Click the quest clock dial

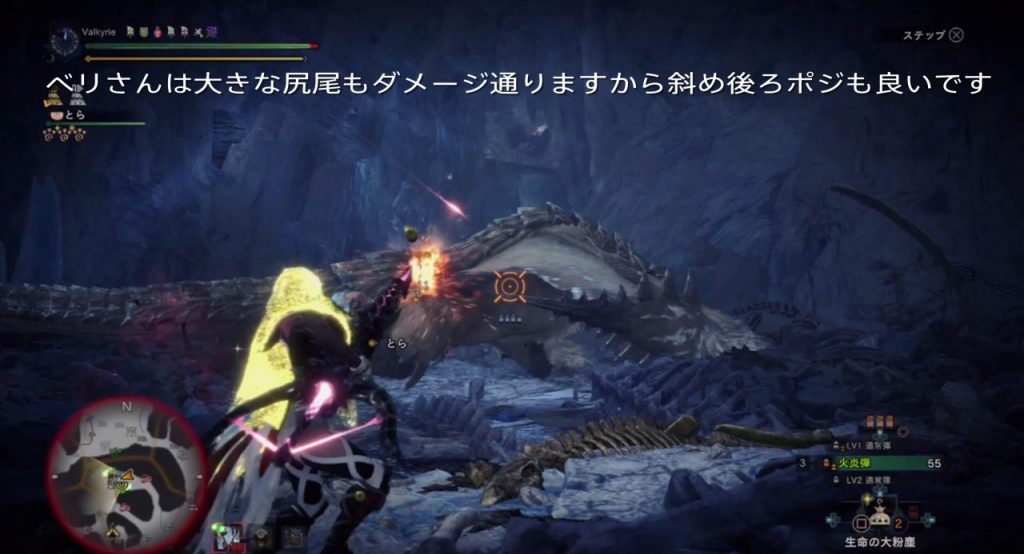click(64, 43)
